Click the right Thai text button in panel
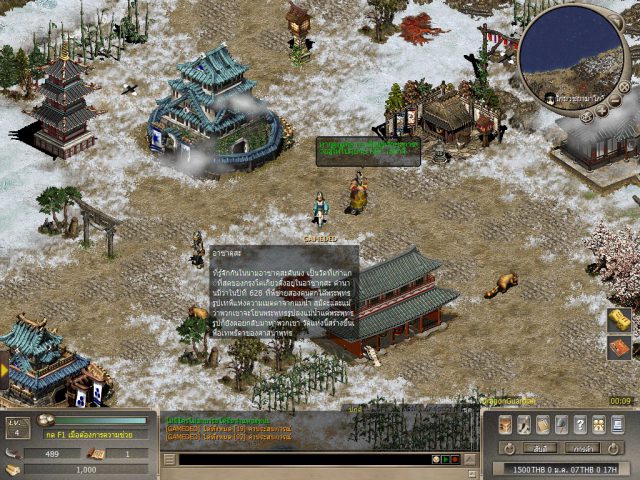The height and width of the screenshot is (480, 640). point(582,448)
